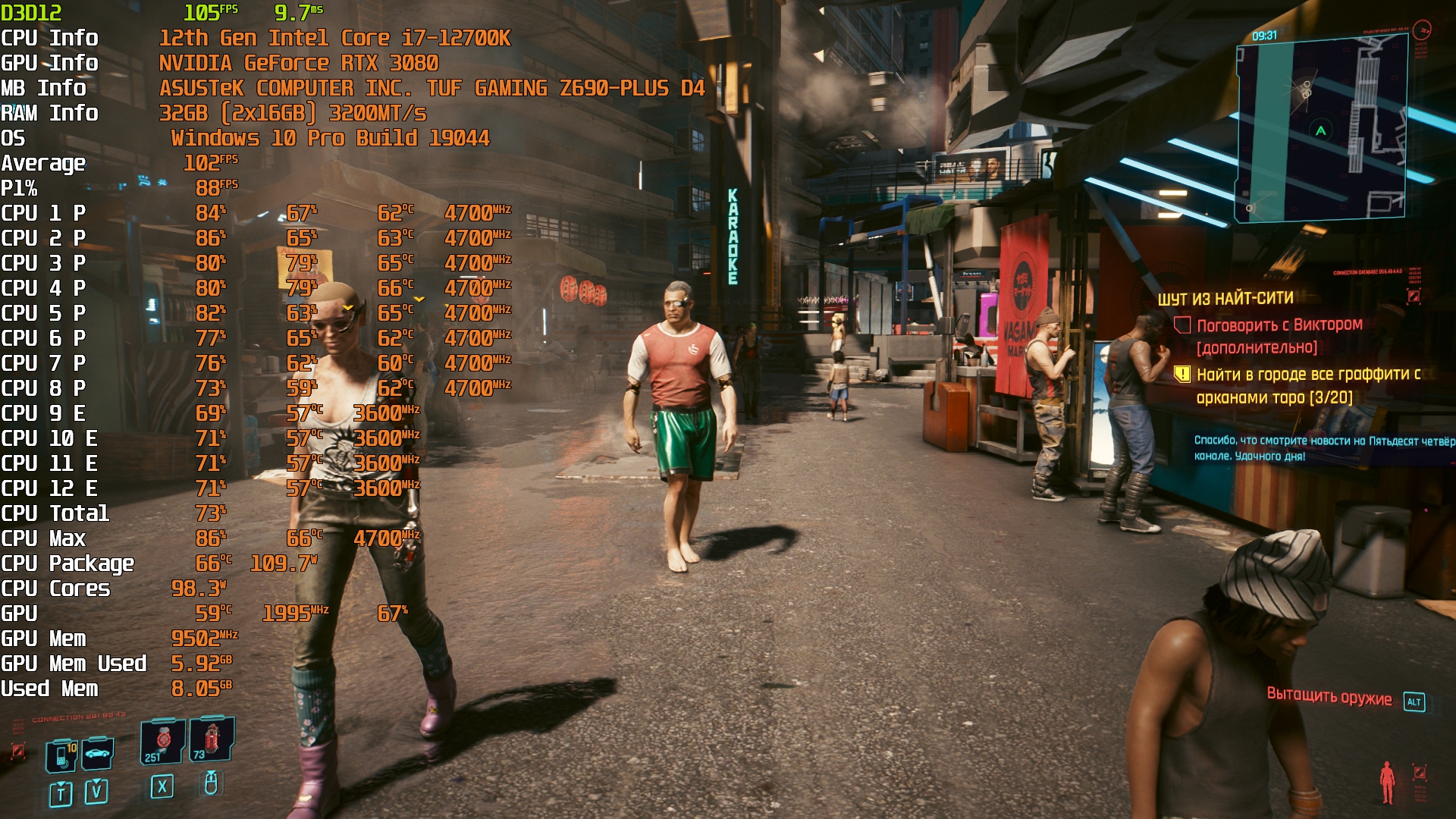Open the phone quick-access slot
Screen dimensions: 1456x819
61,755
